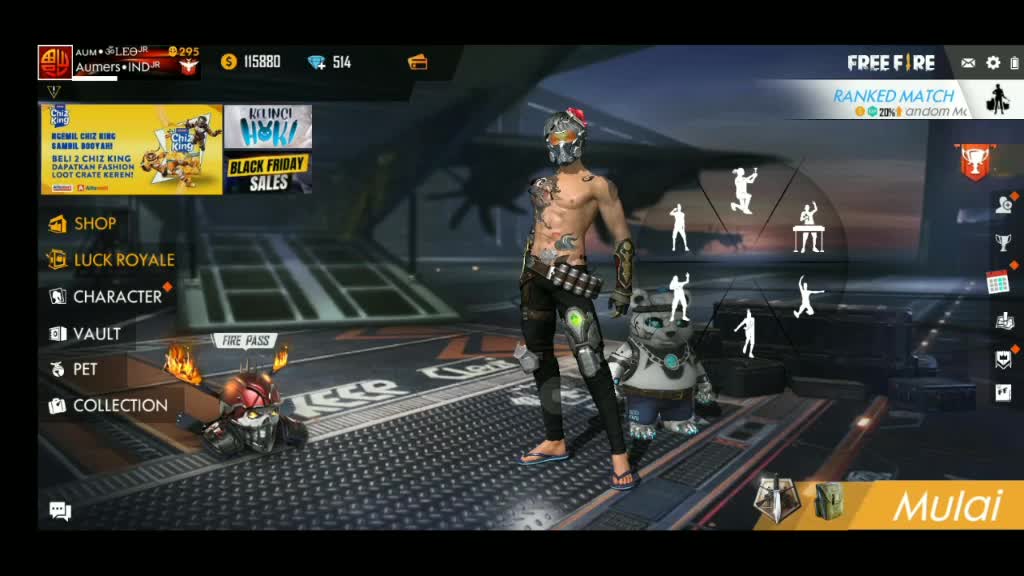Image resolution: width=1024 pixels, height=576 pixels.
Task: Check the mail envelope icon
Action: (x=968, y=63)
